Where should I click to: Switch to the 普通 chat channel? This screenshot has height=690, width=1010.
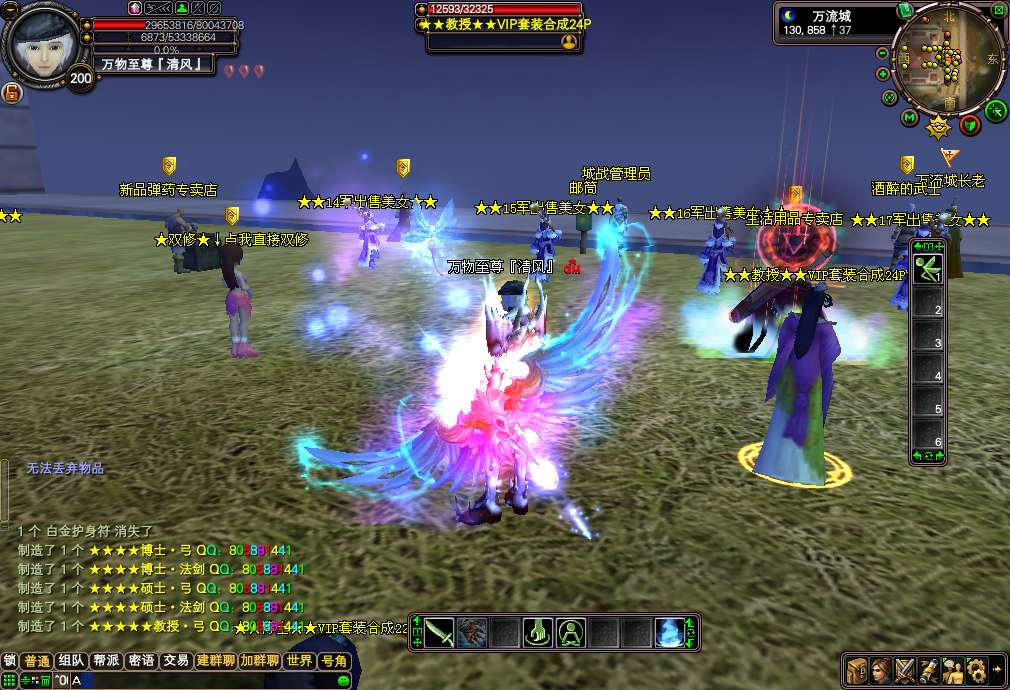pos(37,661)
